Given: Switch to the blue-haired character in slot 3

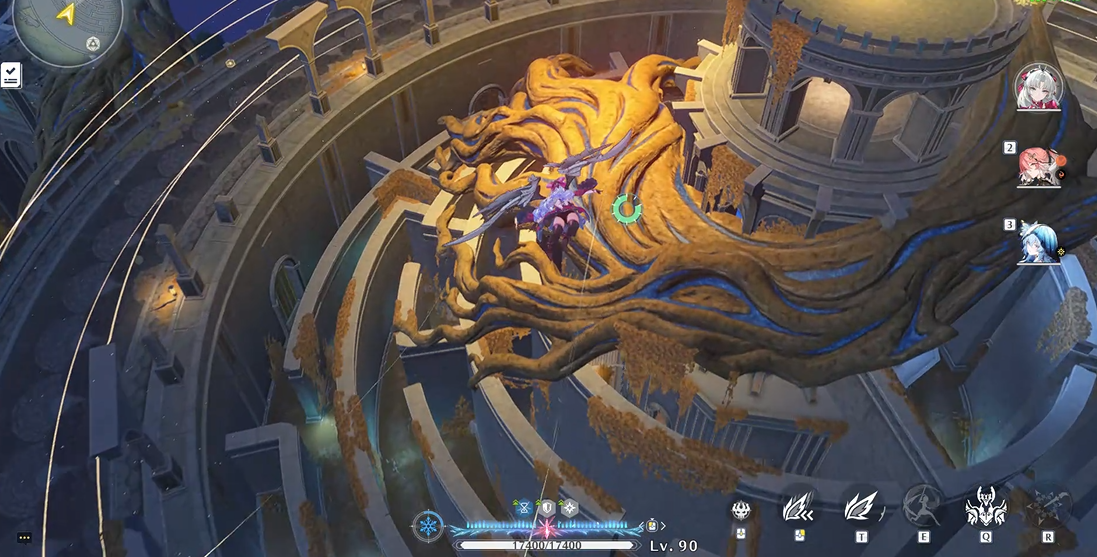Looking at the screenshot, I should pos(1037,243).
